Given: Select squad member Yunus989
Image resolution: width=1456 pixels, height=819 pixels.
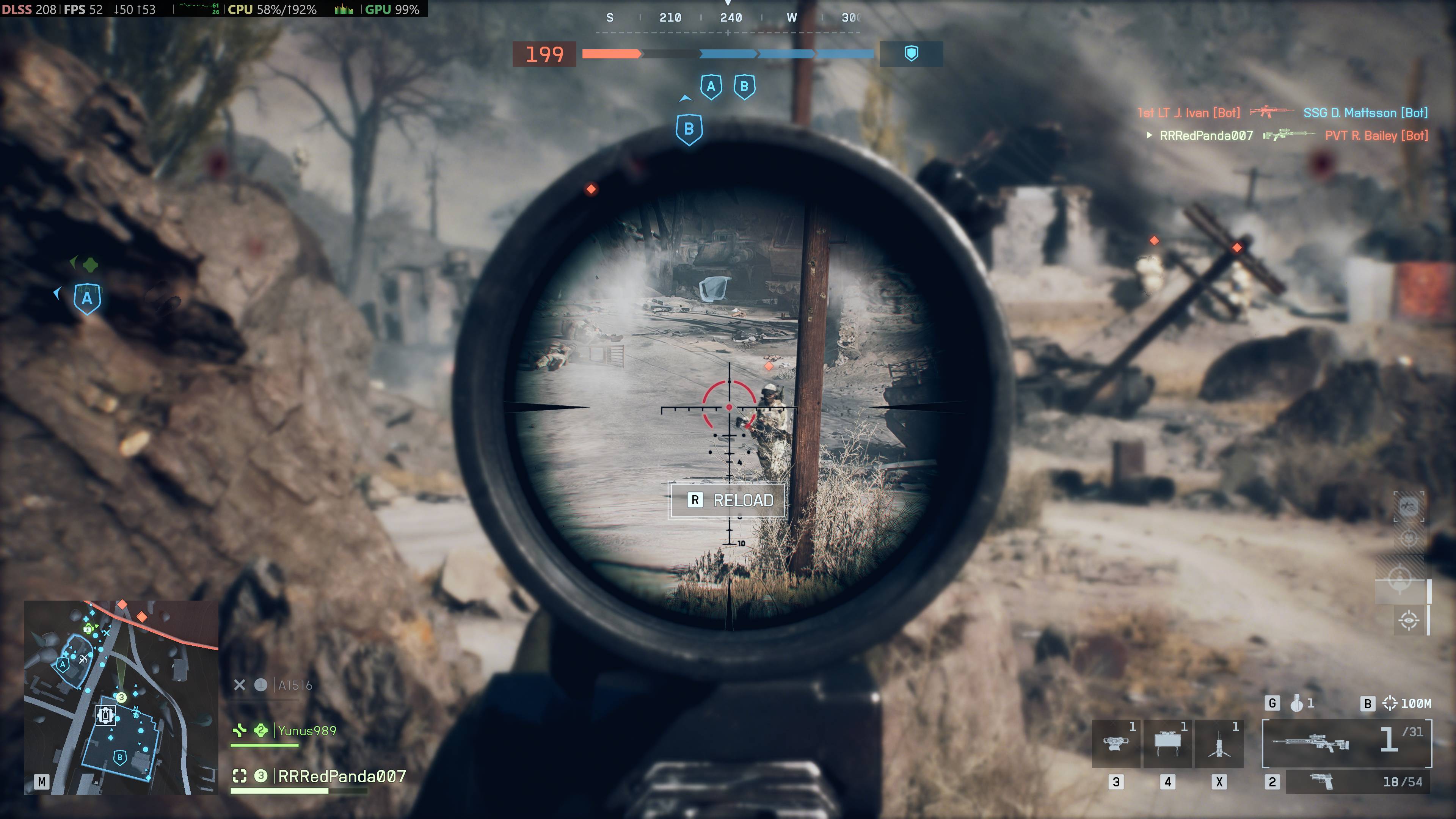Looking at the screenshot, I should tap(306, 731).
